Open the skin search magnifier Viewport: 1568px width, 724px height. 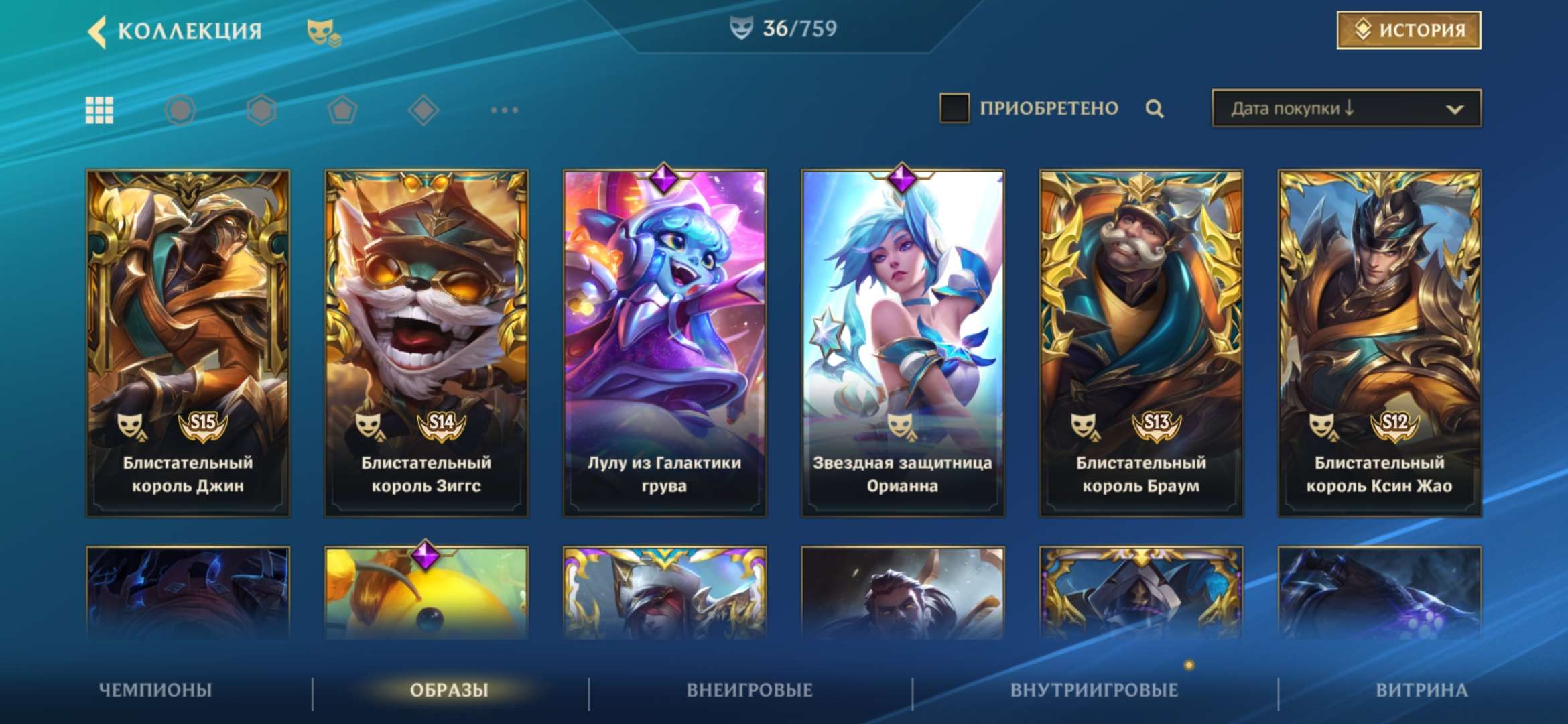click(1154, 107)
